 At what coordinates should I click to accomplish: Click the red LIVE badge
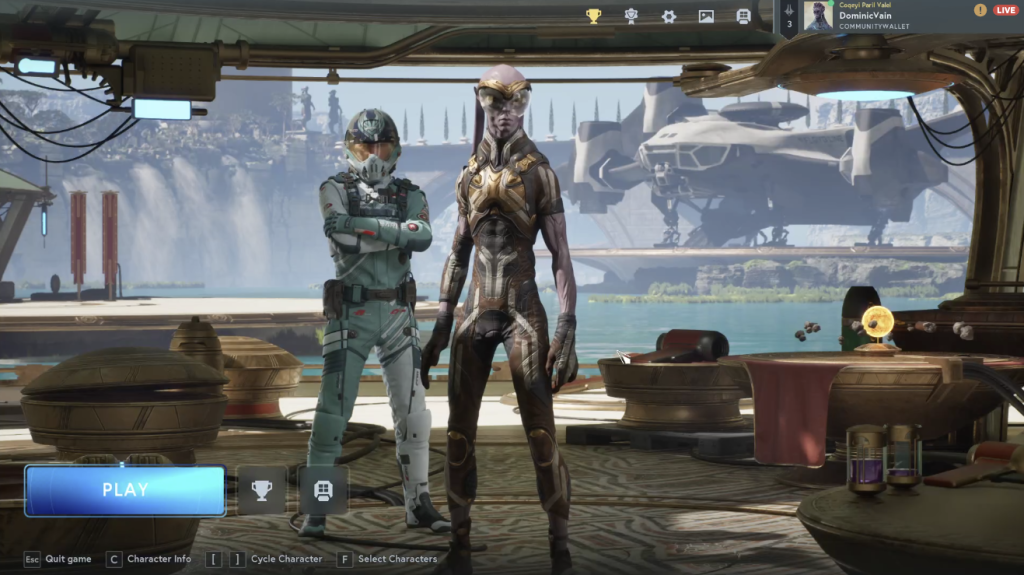[1005, 10]
